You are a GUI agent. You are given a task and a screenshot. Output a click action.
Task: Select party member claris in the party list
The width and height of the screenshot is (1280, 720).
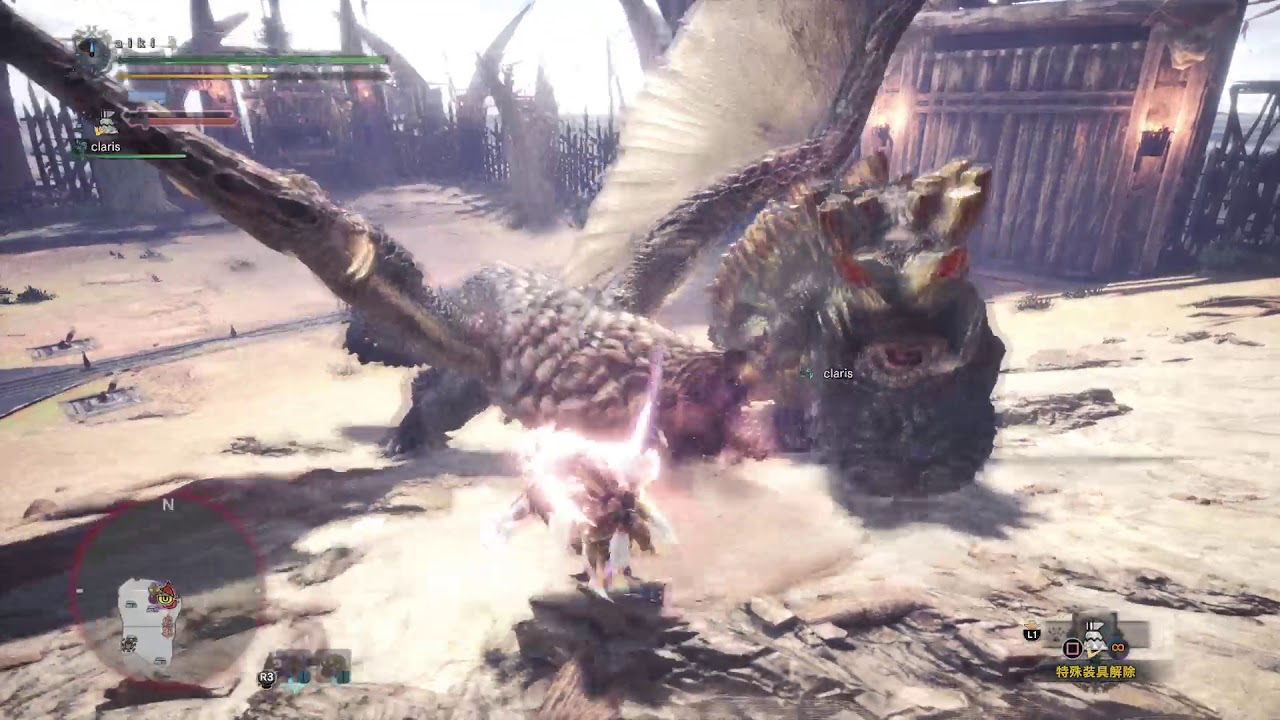(x=104, y=147)
